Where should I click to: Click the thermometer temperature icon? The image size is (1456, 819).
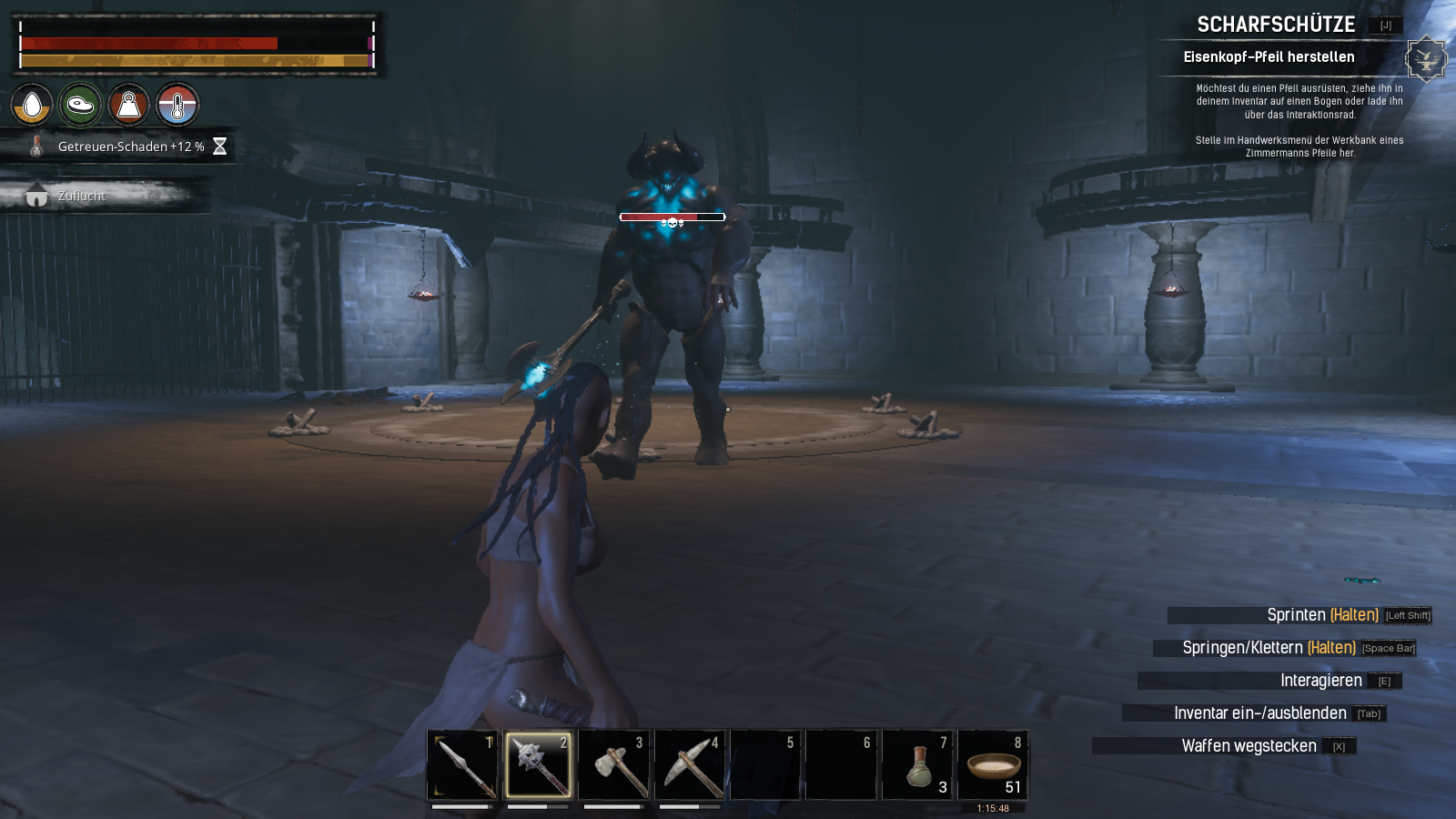click(x=177, y=105)
